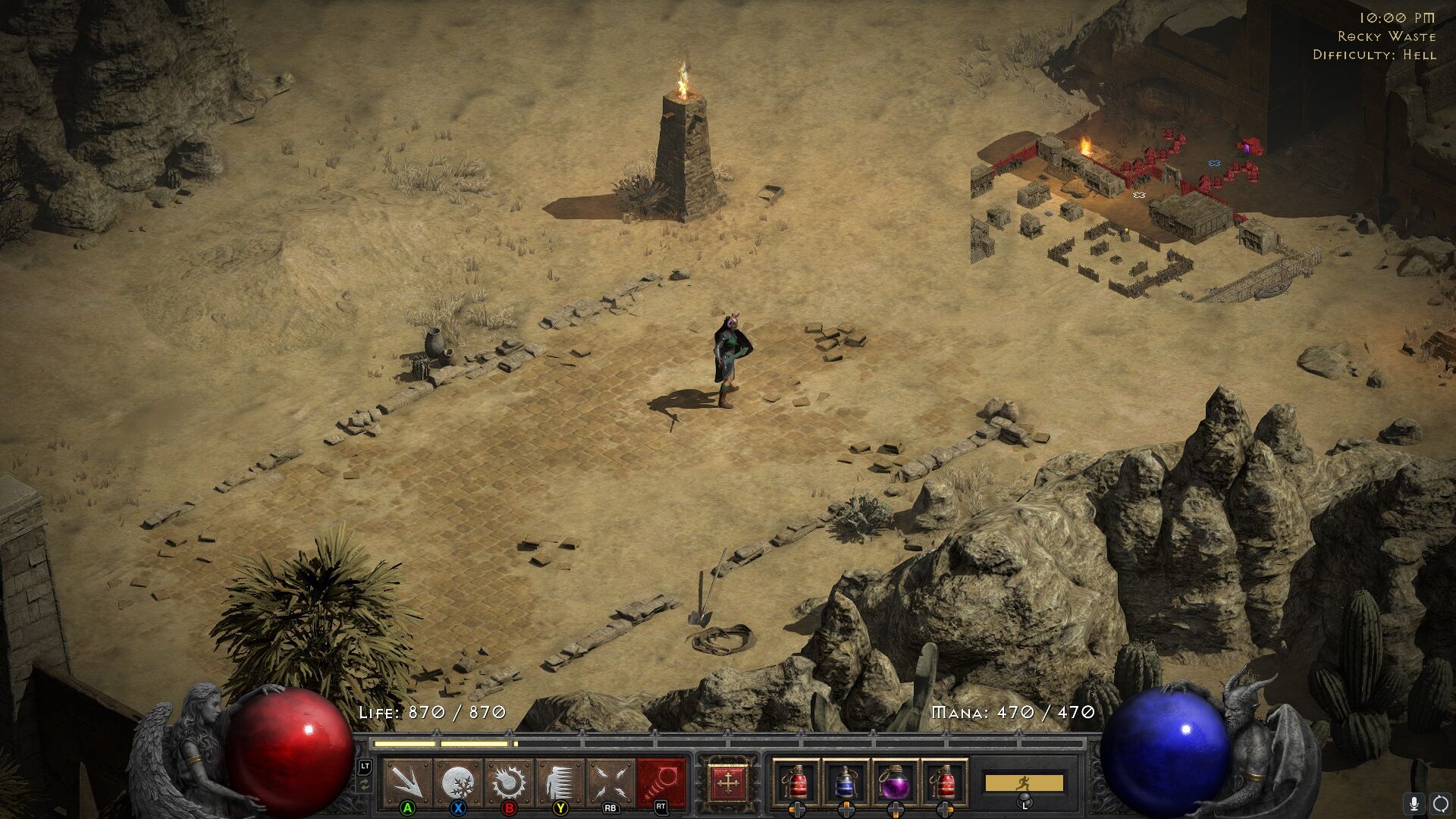Use the purple rejuvenation potion
This screenshot has height=819, width=1456.
pos(895,782)
